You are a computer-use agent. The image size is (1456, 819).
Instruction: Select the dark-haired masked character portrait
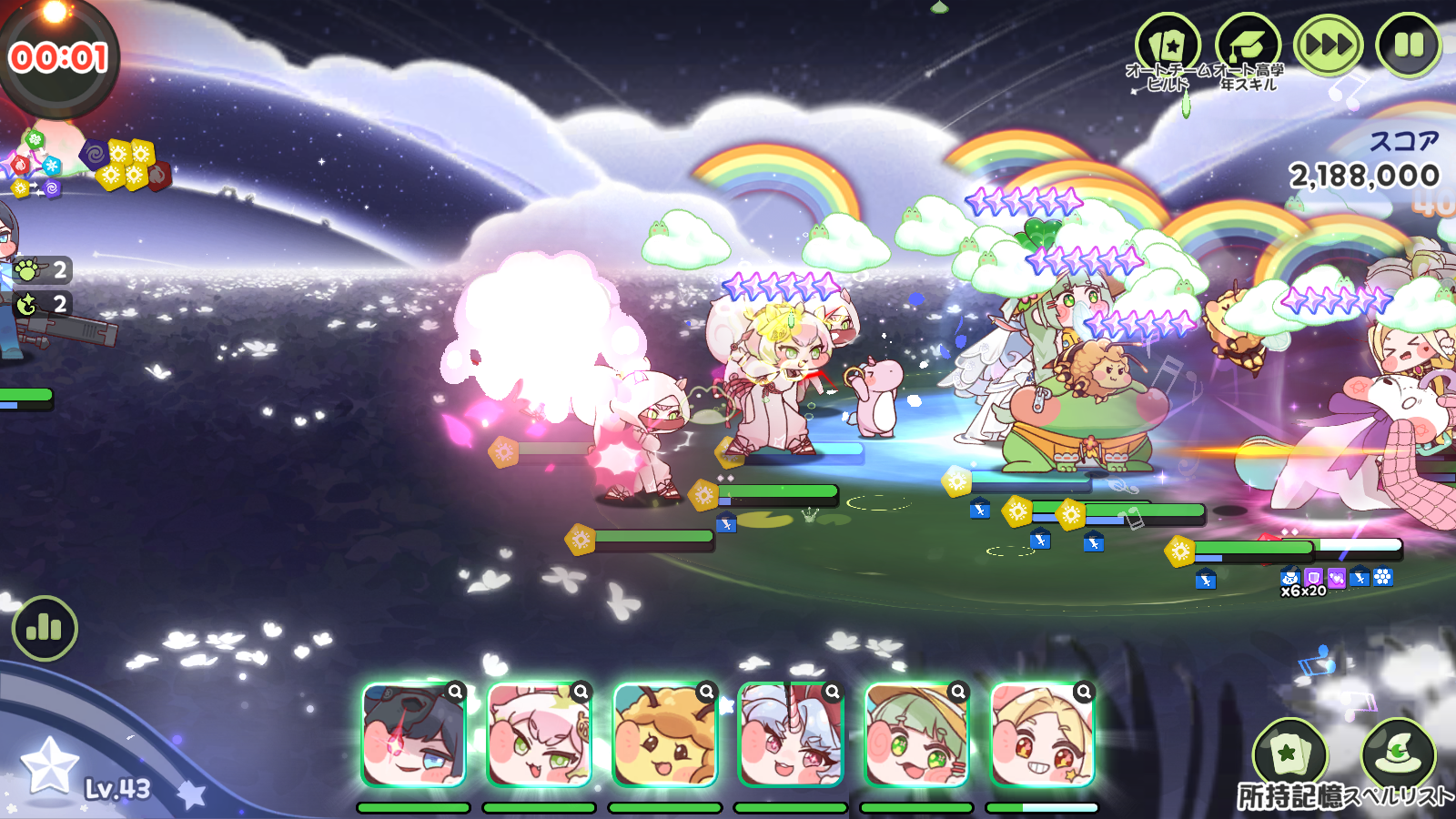(x=413, y=737)
